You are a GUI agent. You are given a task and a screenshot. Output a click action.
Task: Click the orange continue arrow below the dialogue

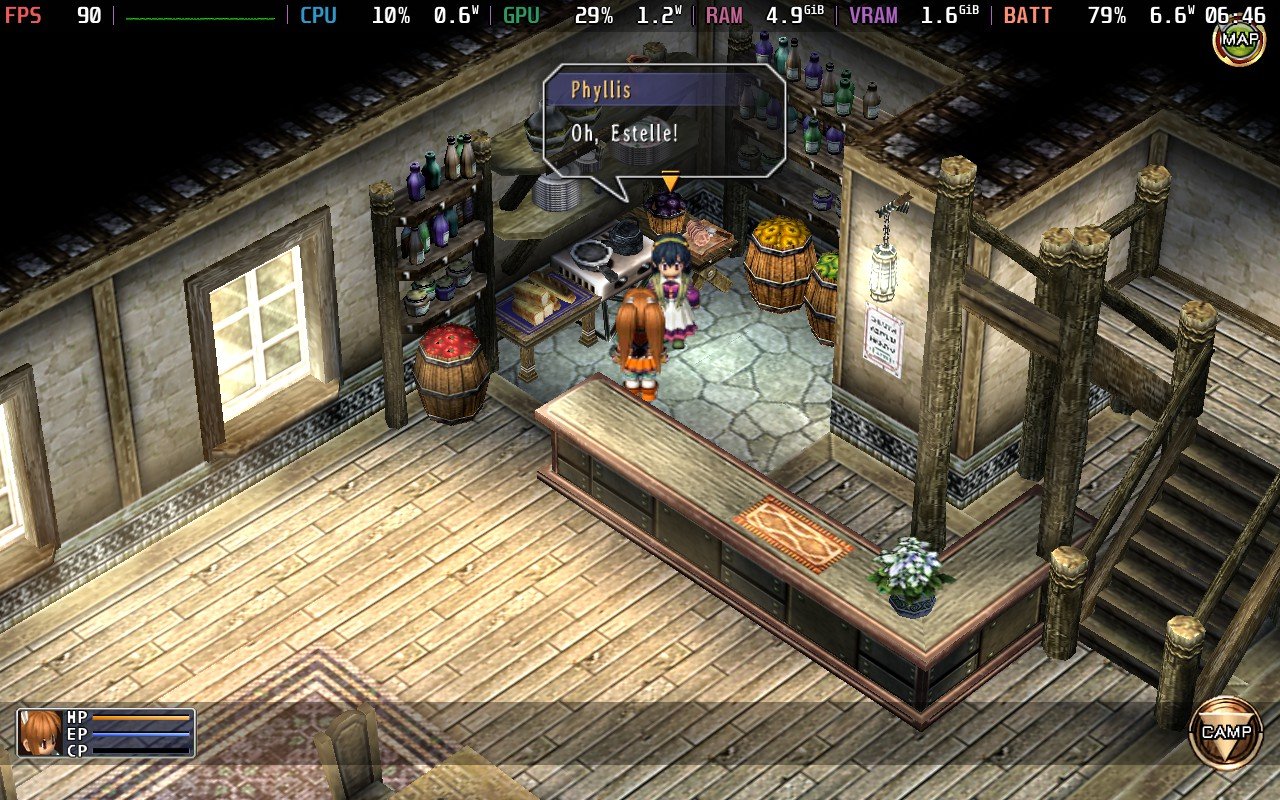coord(668,181)
